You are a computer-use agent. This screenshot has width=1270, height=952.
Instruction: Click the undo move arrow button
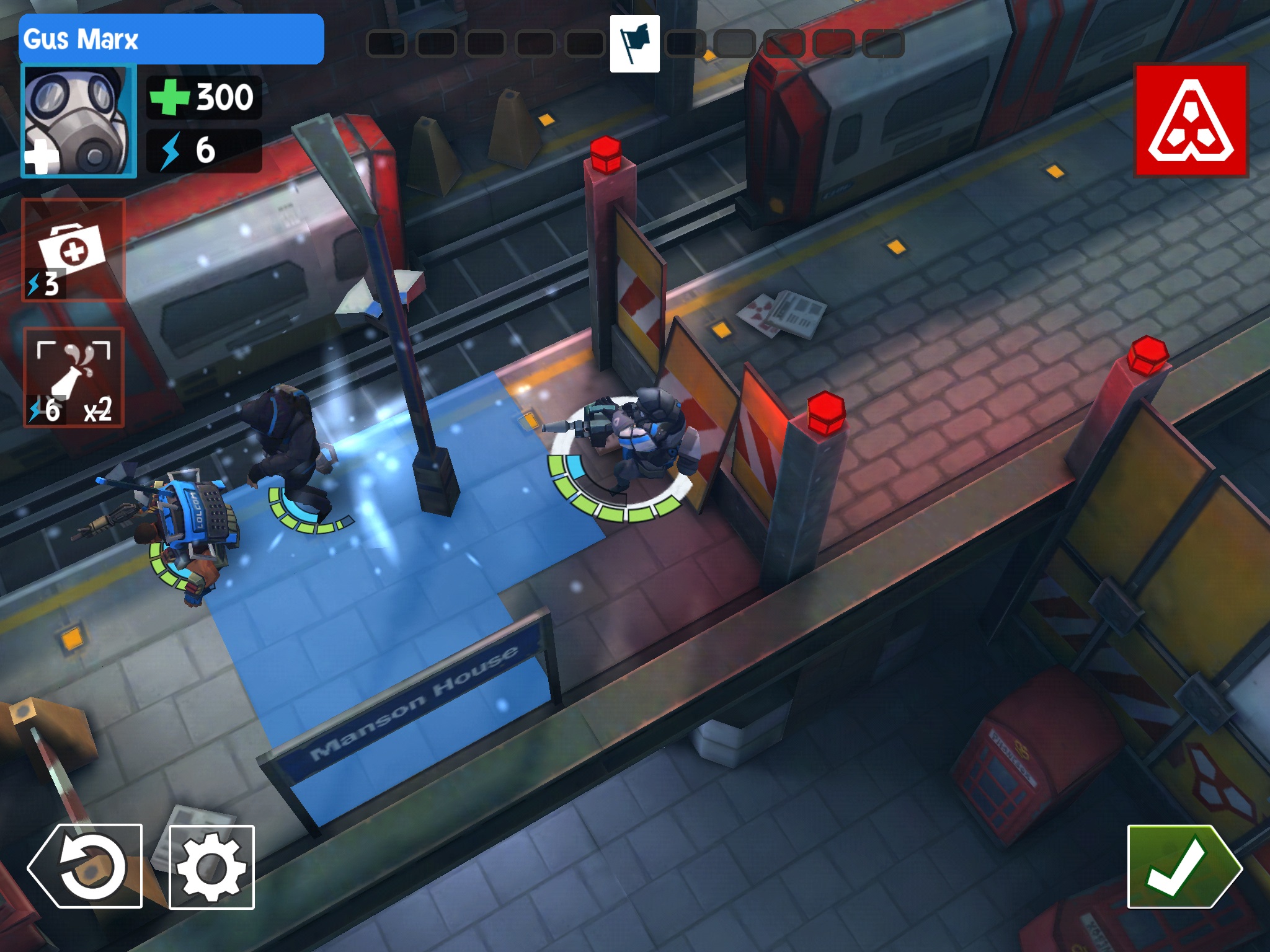pyautogui.click(x=86, y=866)
